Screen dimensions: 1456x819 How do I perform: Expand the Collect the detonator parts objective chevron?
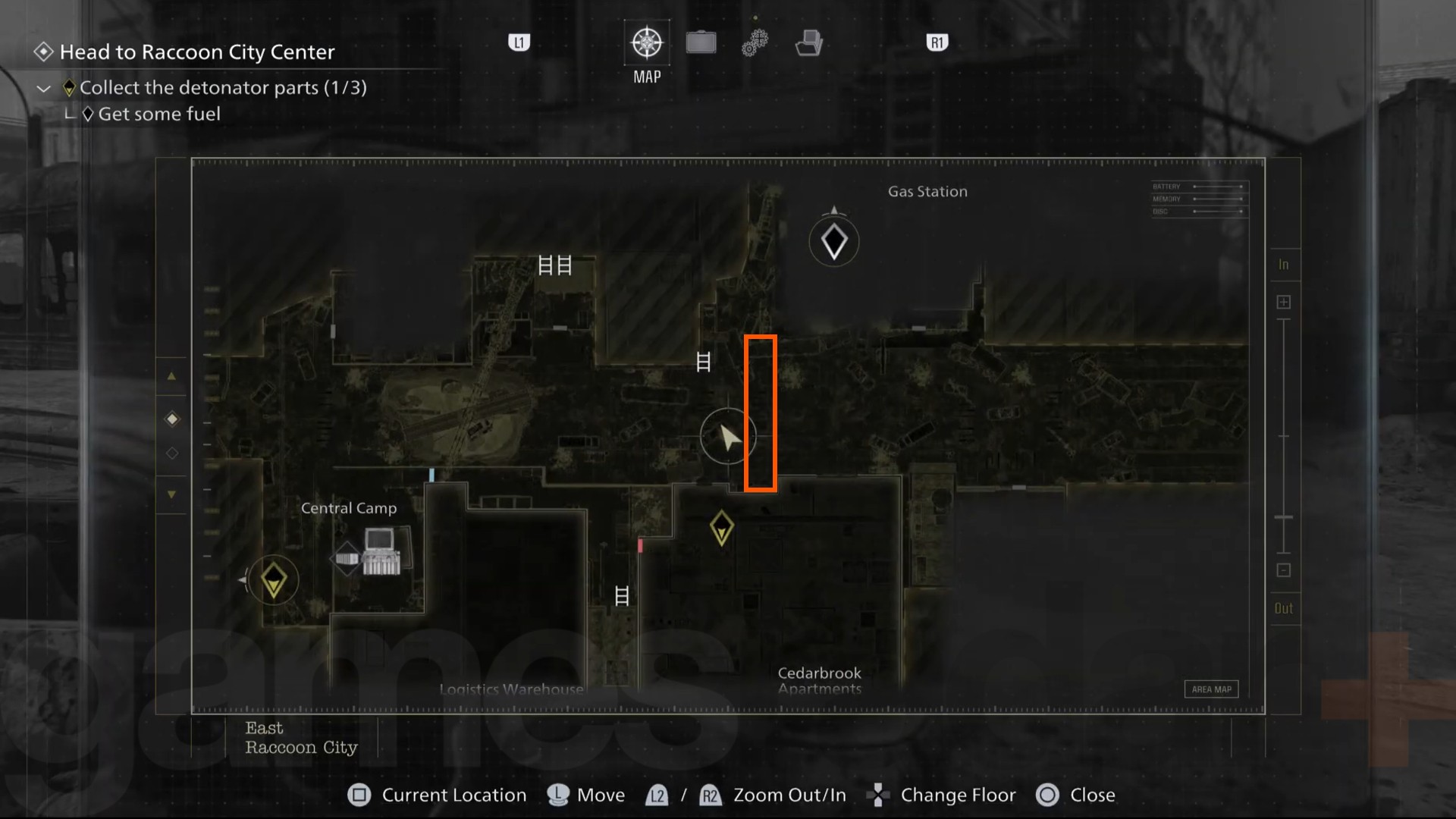click(43, 88)
